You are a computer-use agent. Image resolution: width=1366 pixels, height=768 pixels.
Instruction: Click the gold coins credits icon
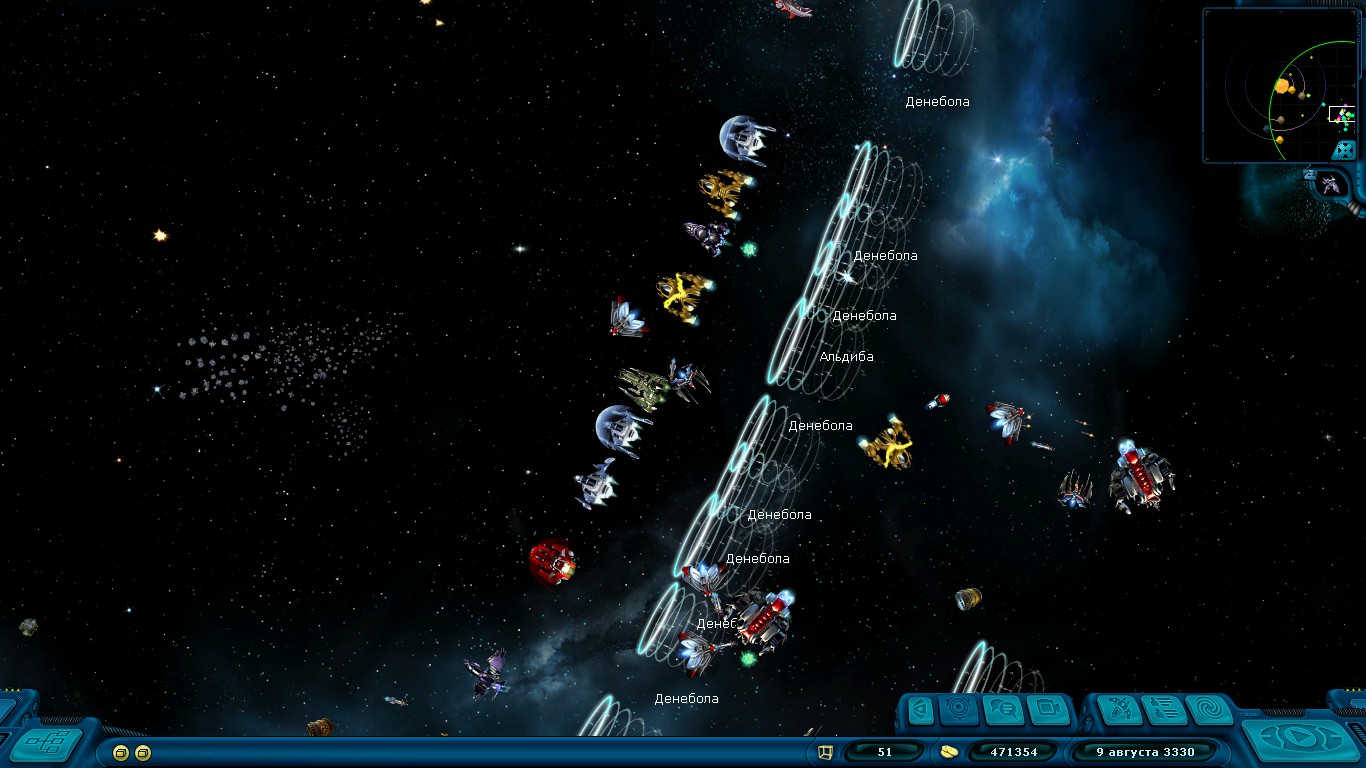(949, 751)
